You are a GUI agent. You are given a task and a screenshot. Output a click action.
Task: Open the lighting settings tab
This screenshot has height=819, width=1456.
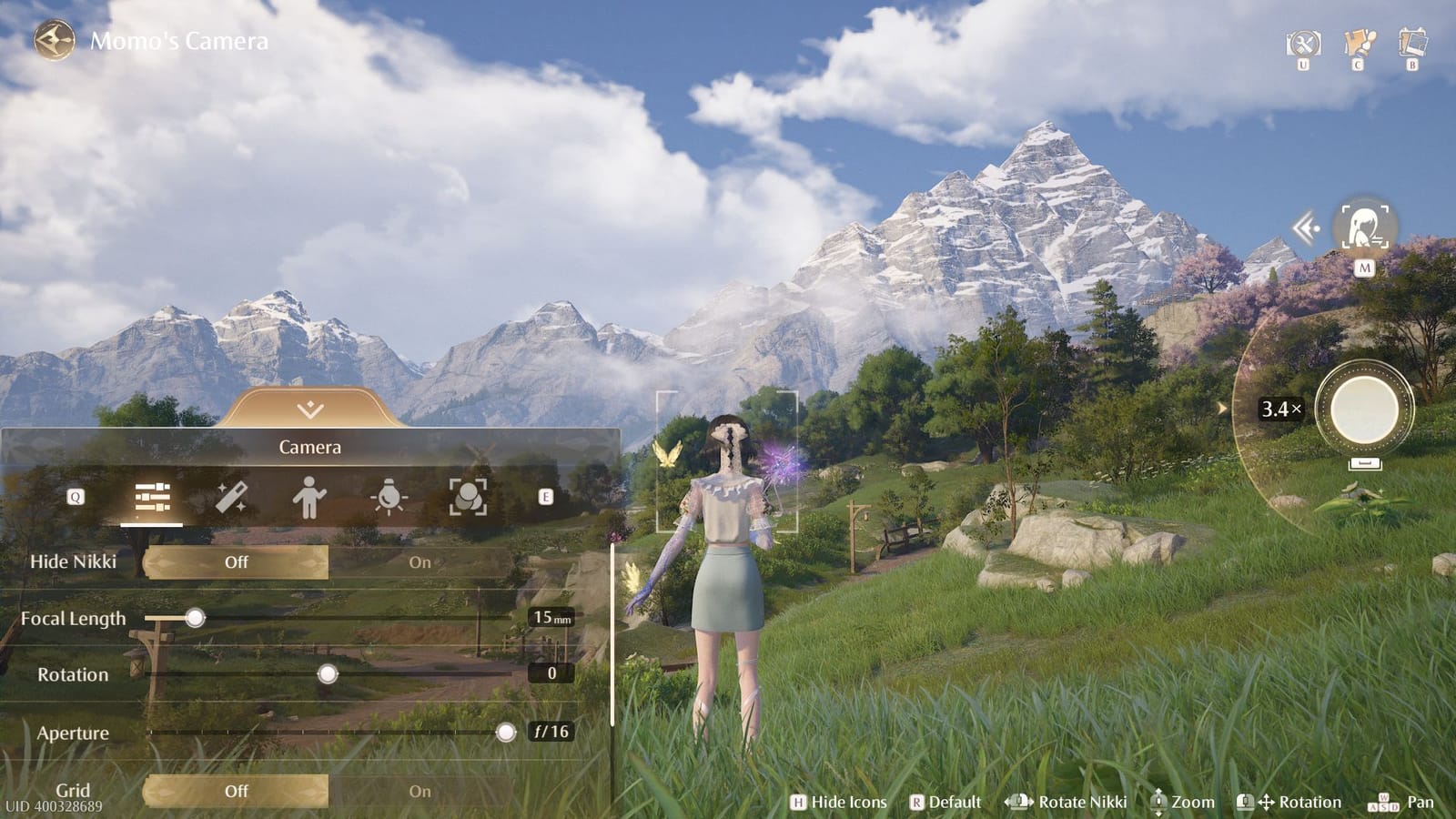click(x=389, y=496)
